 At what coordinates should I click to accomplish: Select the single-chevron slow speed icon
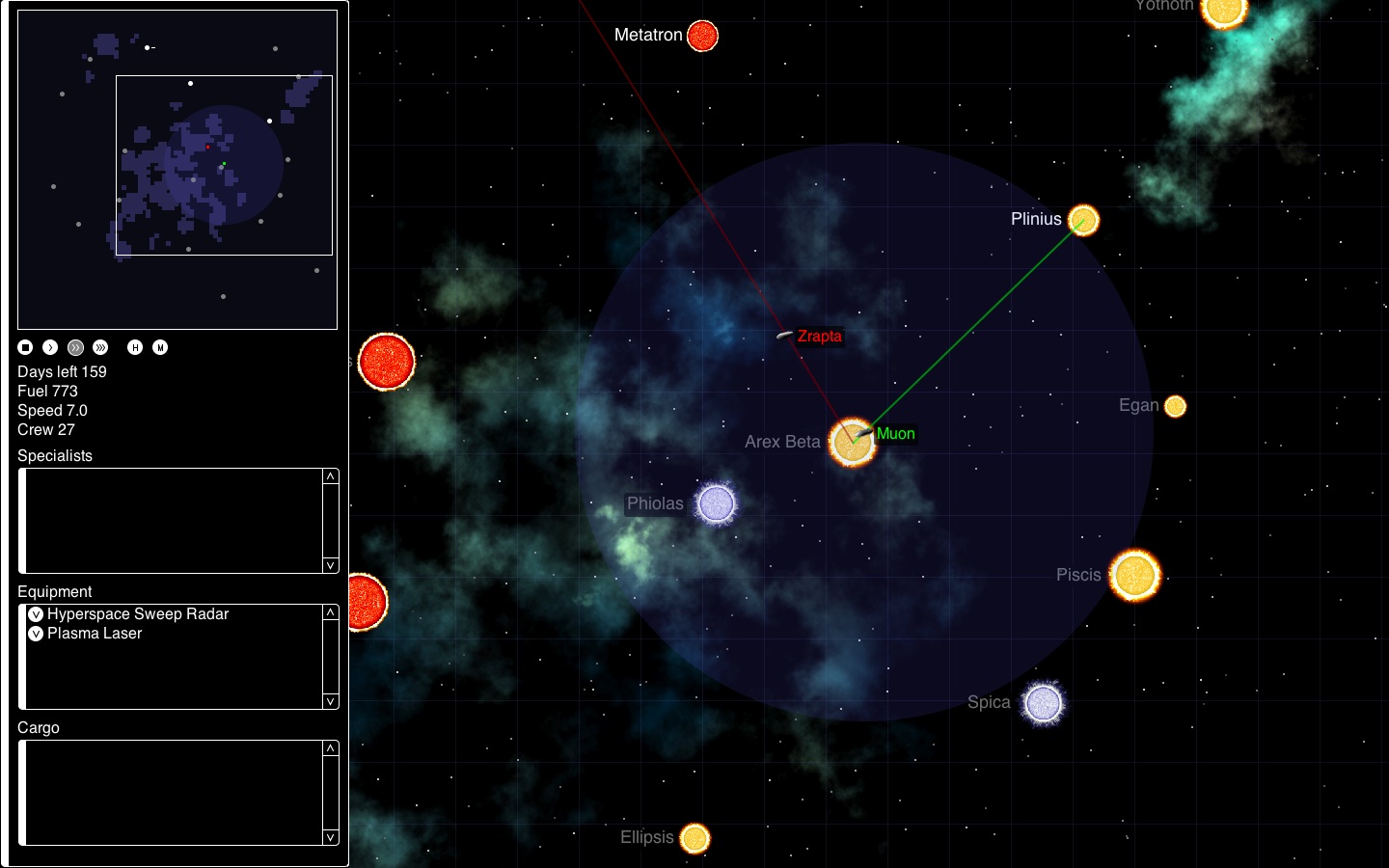click(x=49, y=347)
